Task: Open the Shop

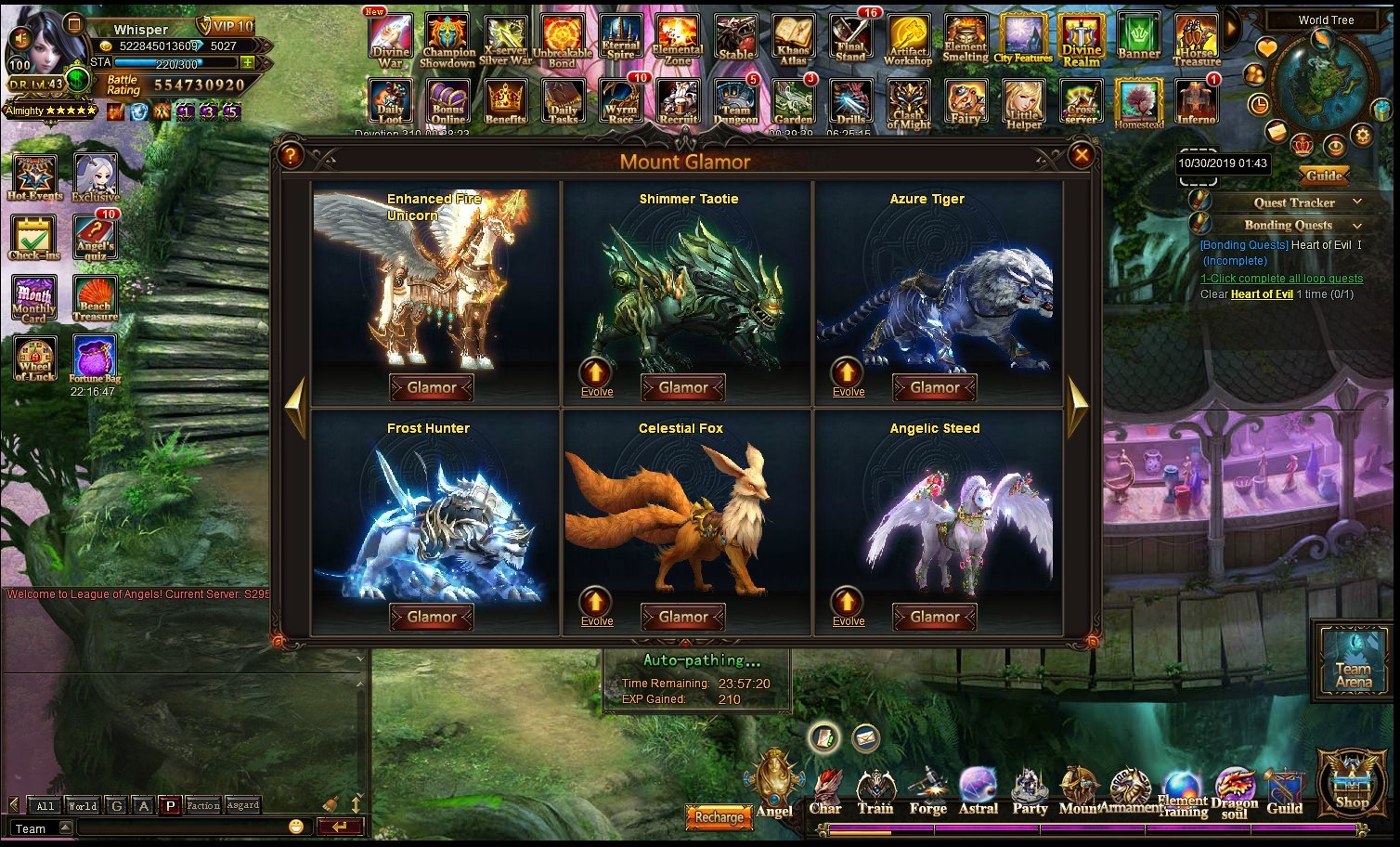Action: (x=1352, y=783)
